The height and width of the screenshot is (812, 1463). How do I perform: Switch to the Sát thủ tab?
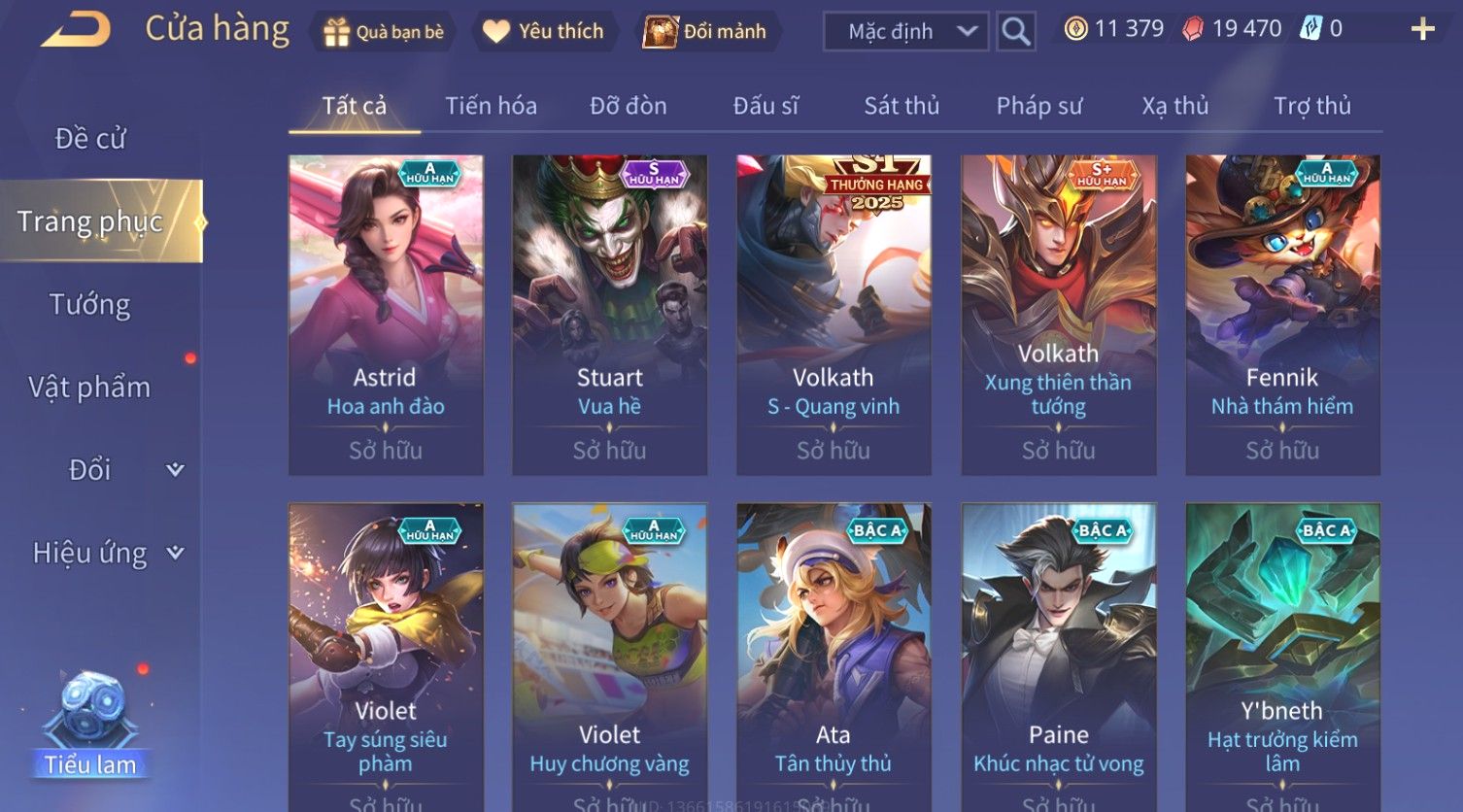[902, 106]
